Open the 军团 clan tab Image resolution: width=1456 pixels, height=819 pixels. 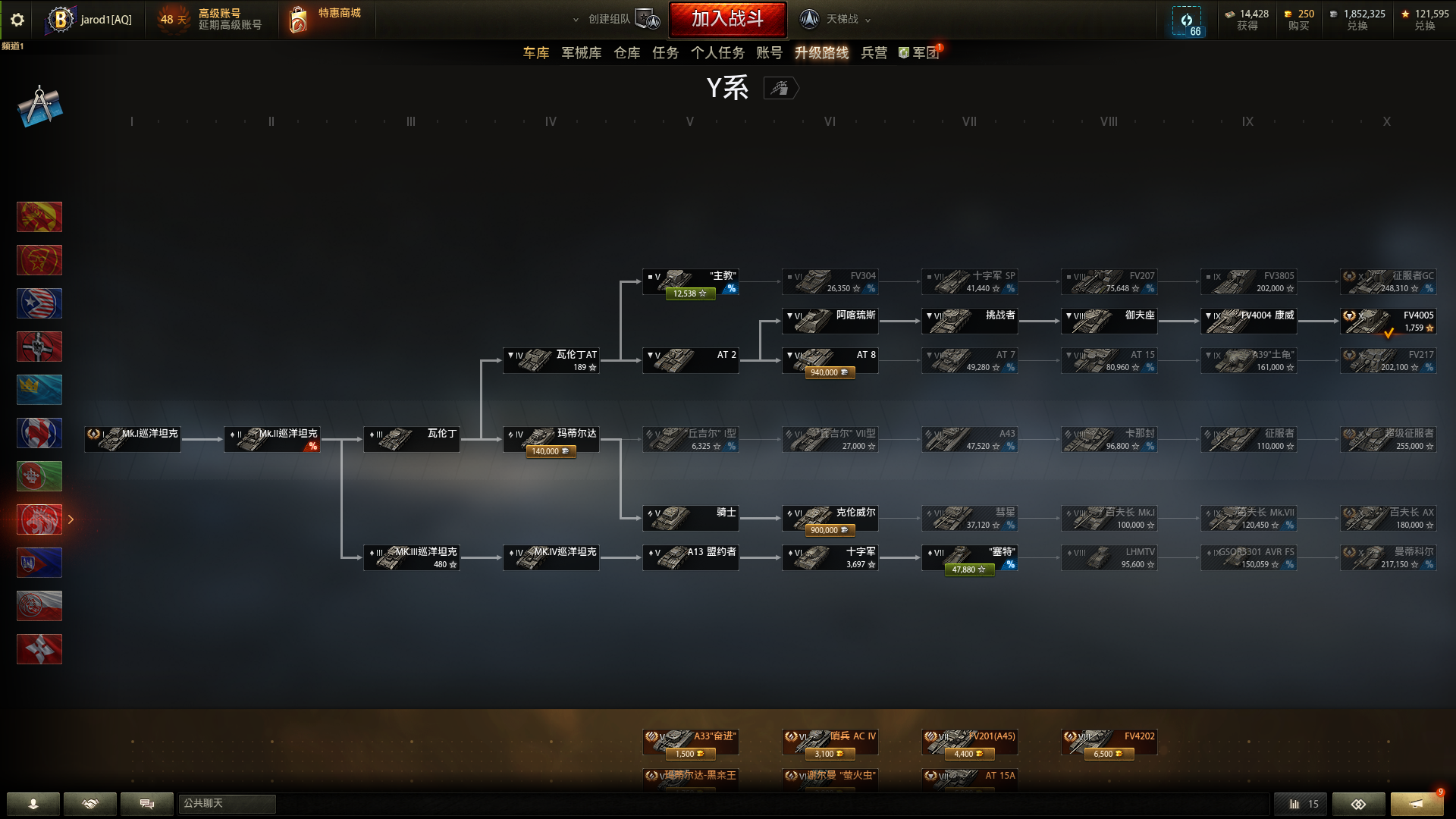tap(920, 53)
